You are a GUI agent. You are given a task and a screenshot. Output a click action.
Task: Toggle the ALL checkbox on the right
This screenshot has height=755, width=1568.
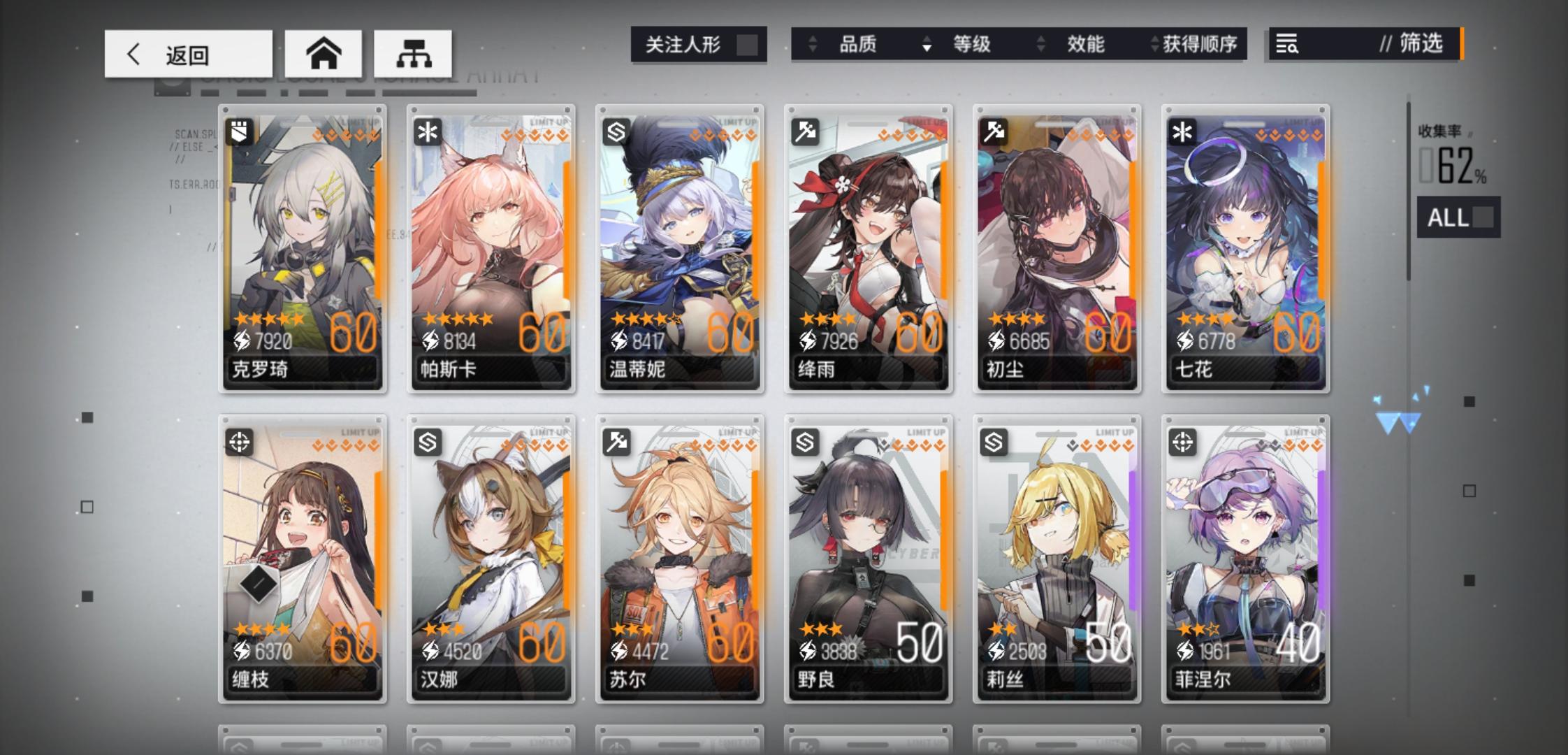1484,218
